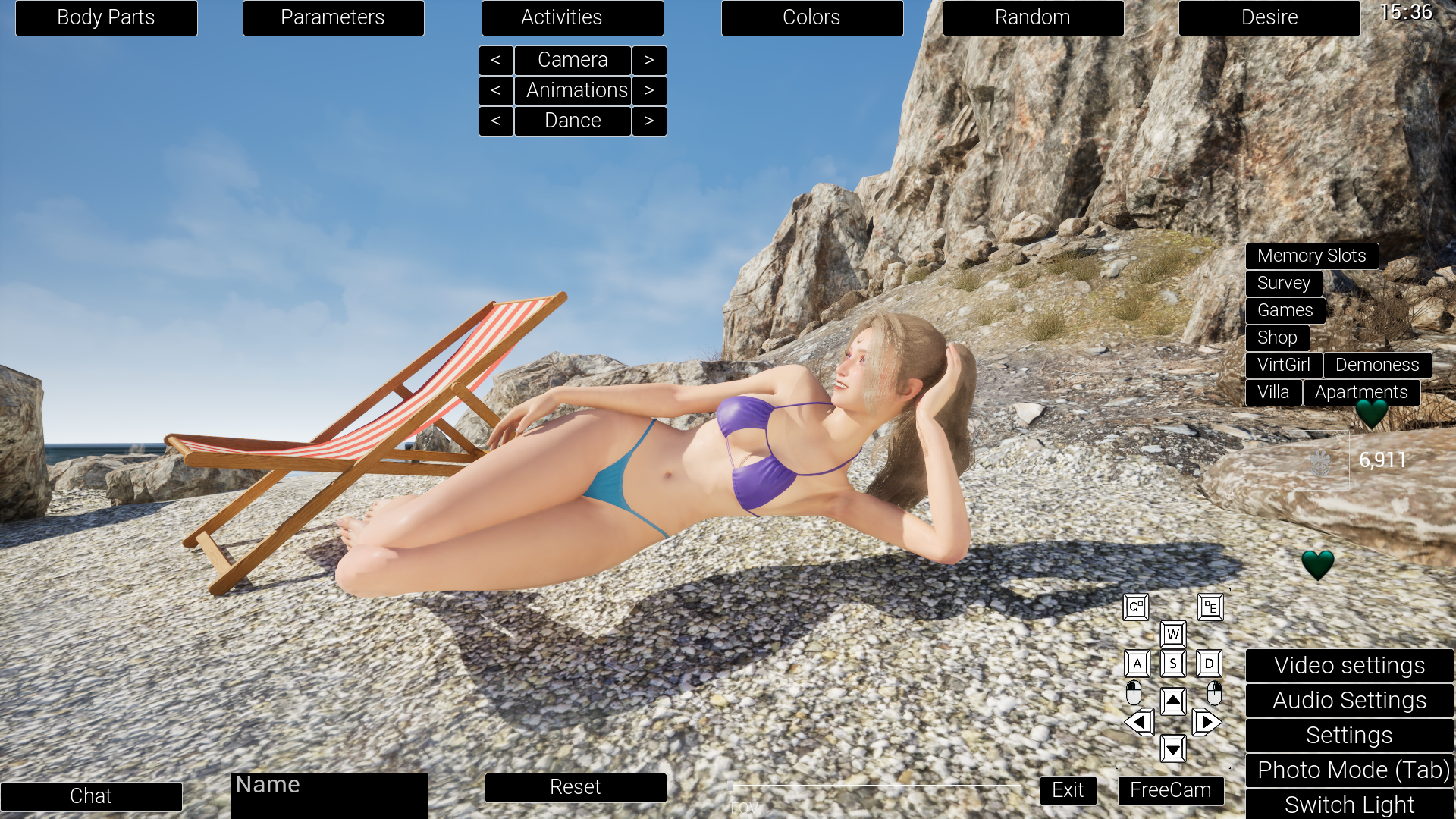Toggle FreeCam mode
1456x819 pixels.
coord(1171,790)
